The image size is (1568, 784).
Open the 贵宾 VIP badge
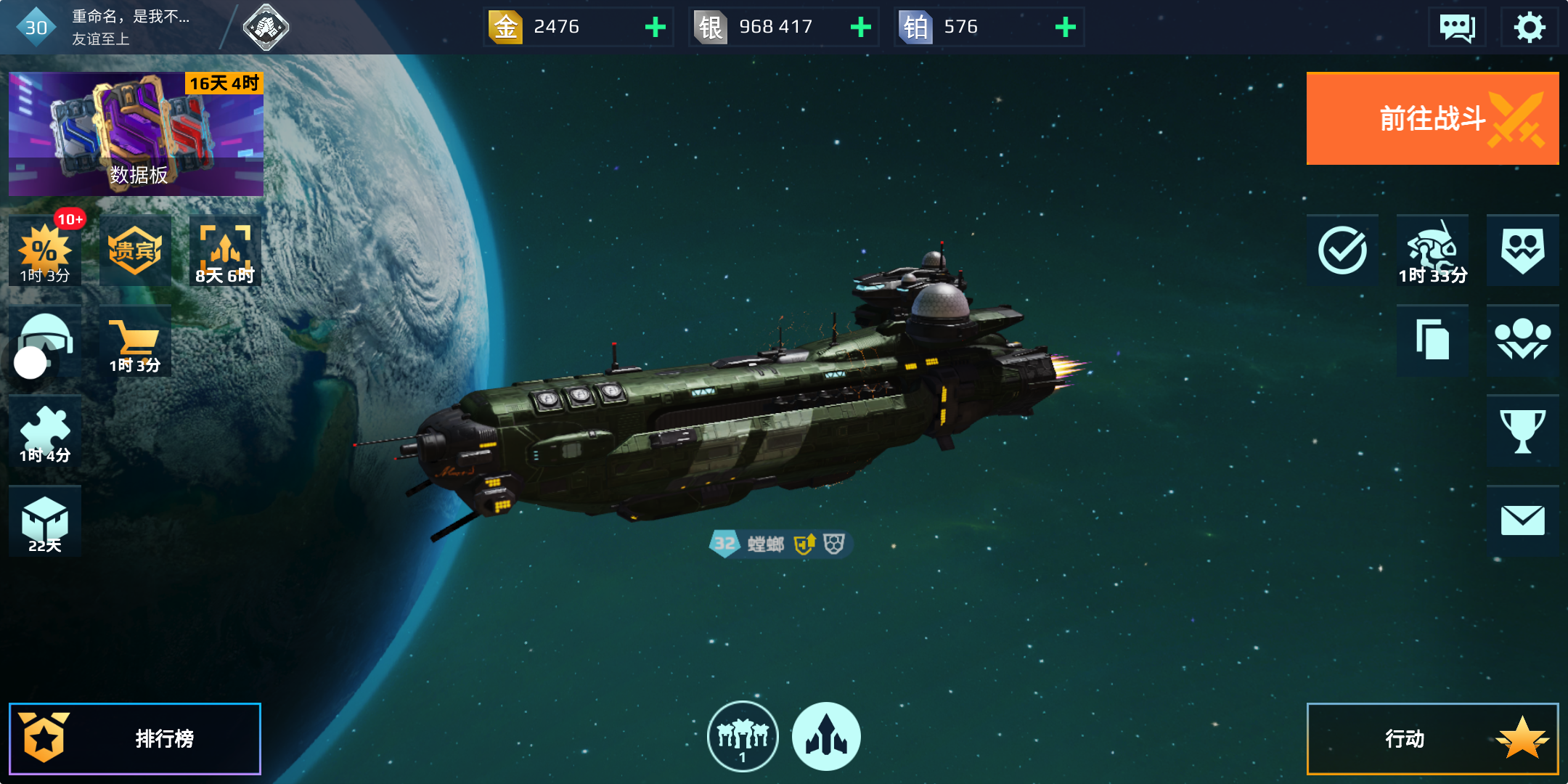(135, 250)
